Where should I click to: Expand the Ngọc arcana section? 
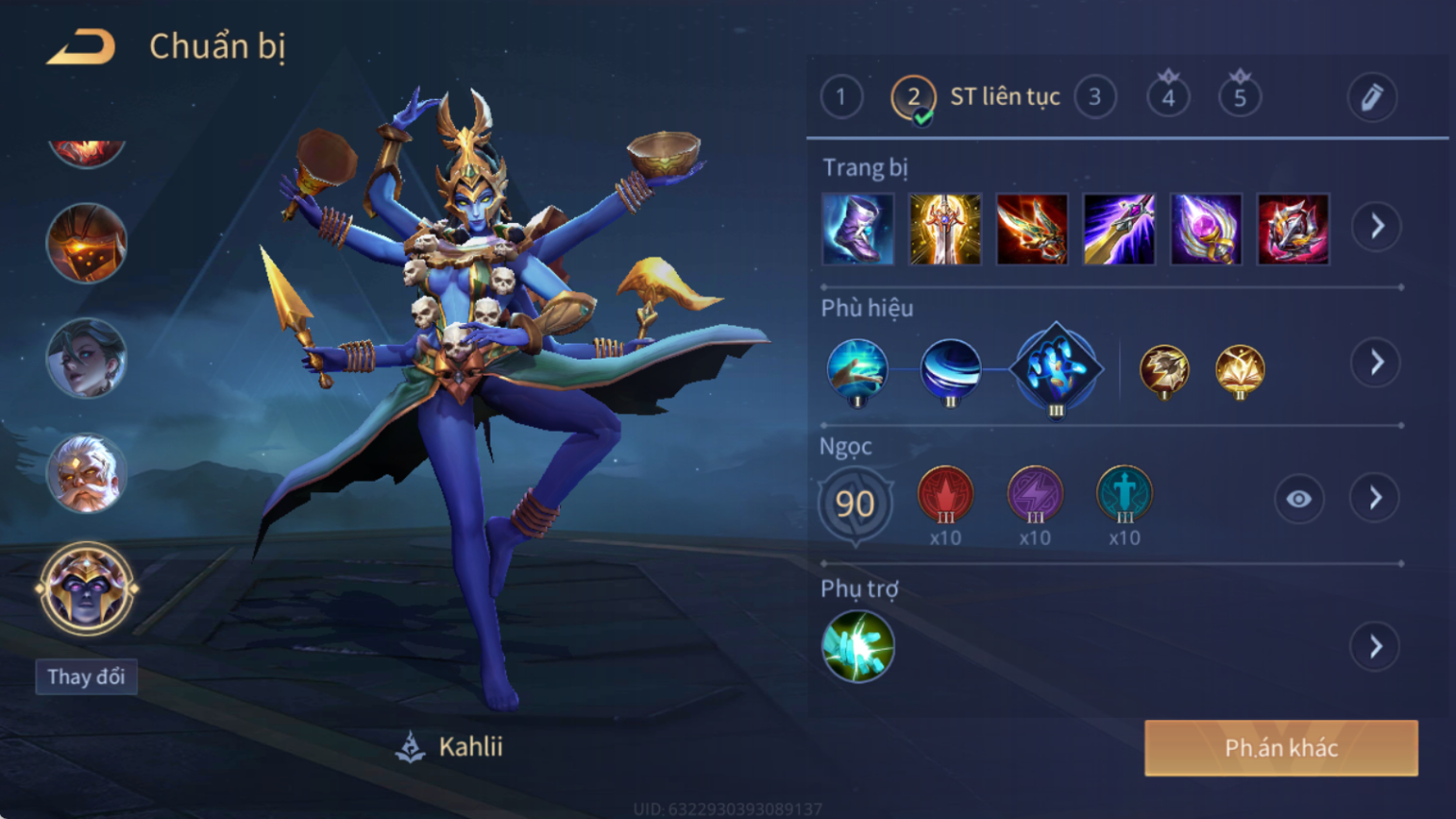click(1375, 498)
